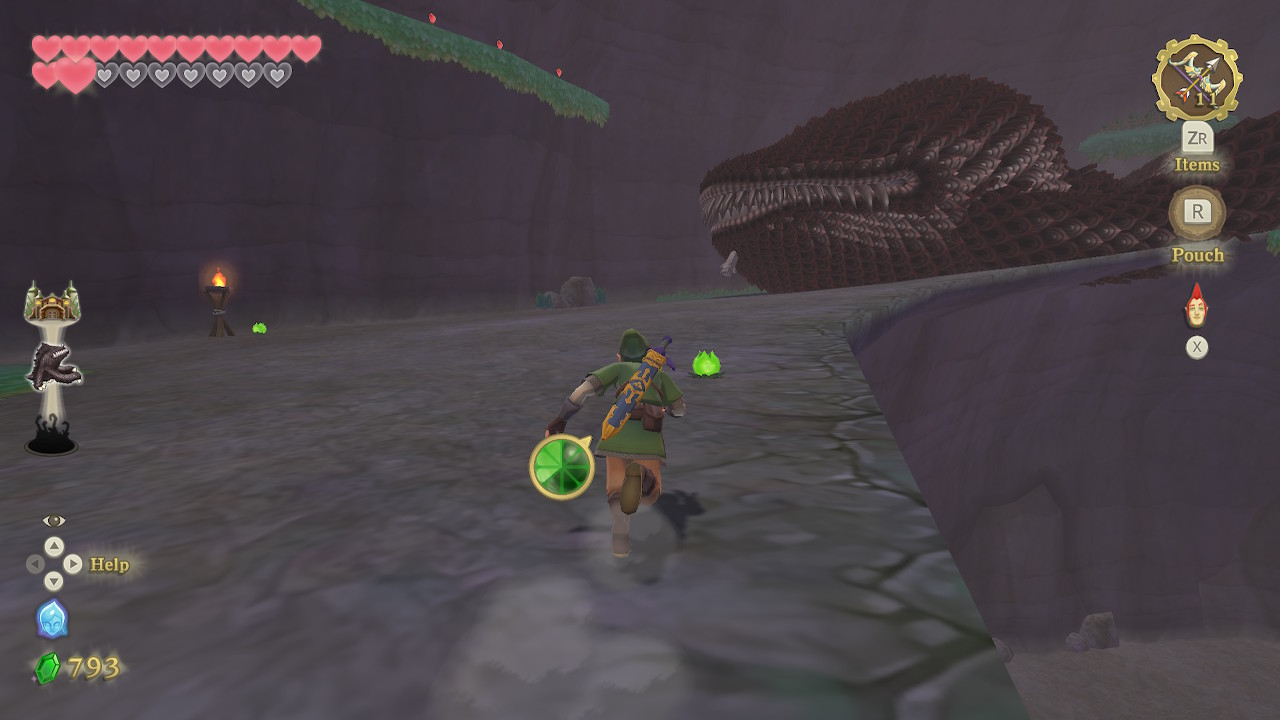Viewport: 1280px width, 720px height.
Task: Activate the dowsing eye icon
Action: 54,521
